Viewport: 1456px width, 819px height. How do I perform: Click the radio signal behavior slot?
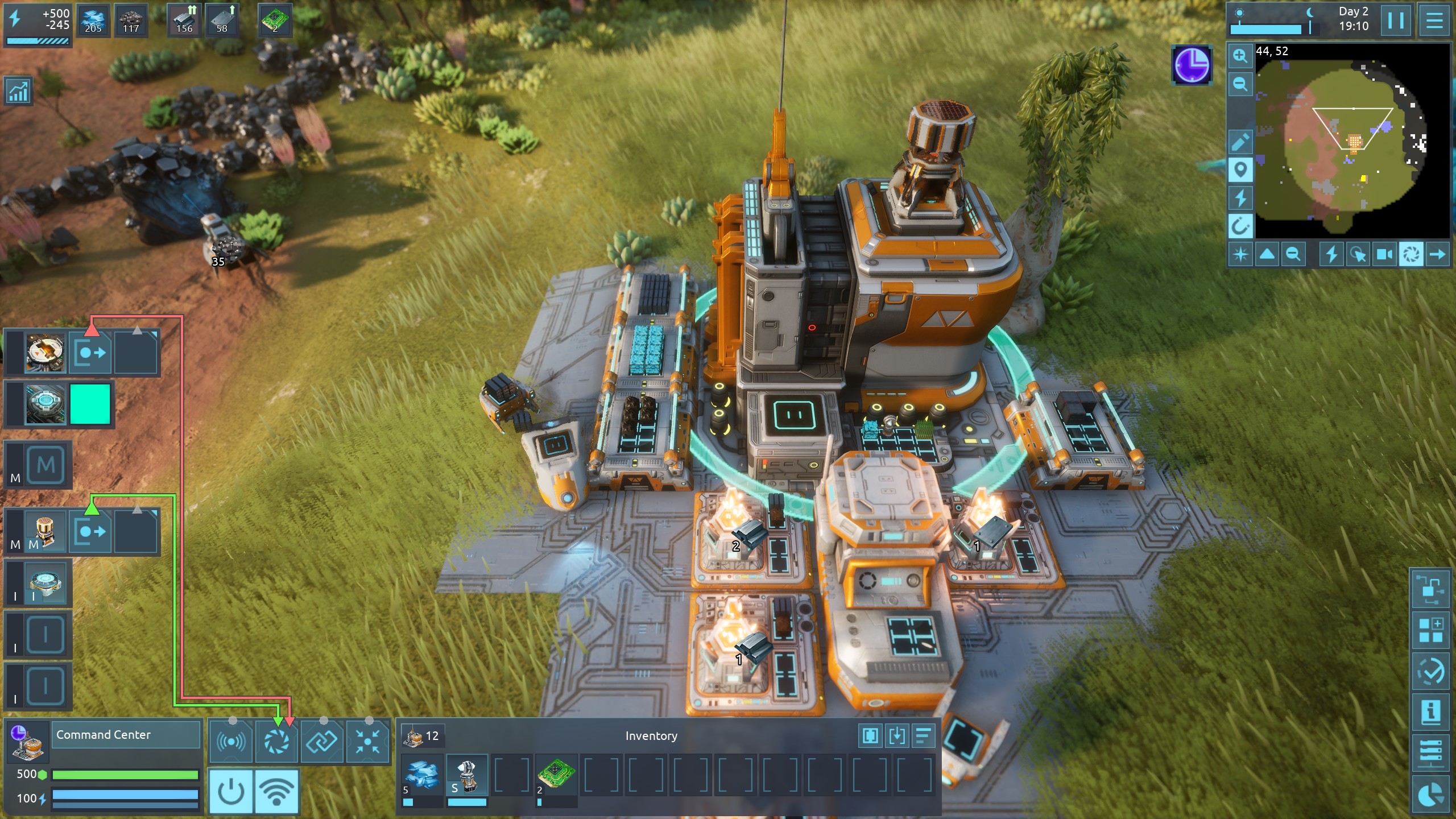pos(231,742)
